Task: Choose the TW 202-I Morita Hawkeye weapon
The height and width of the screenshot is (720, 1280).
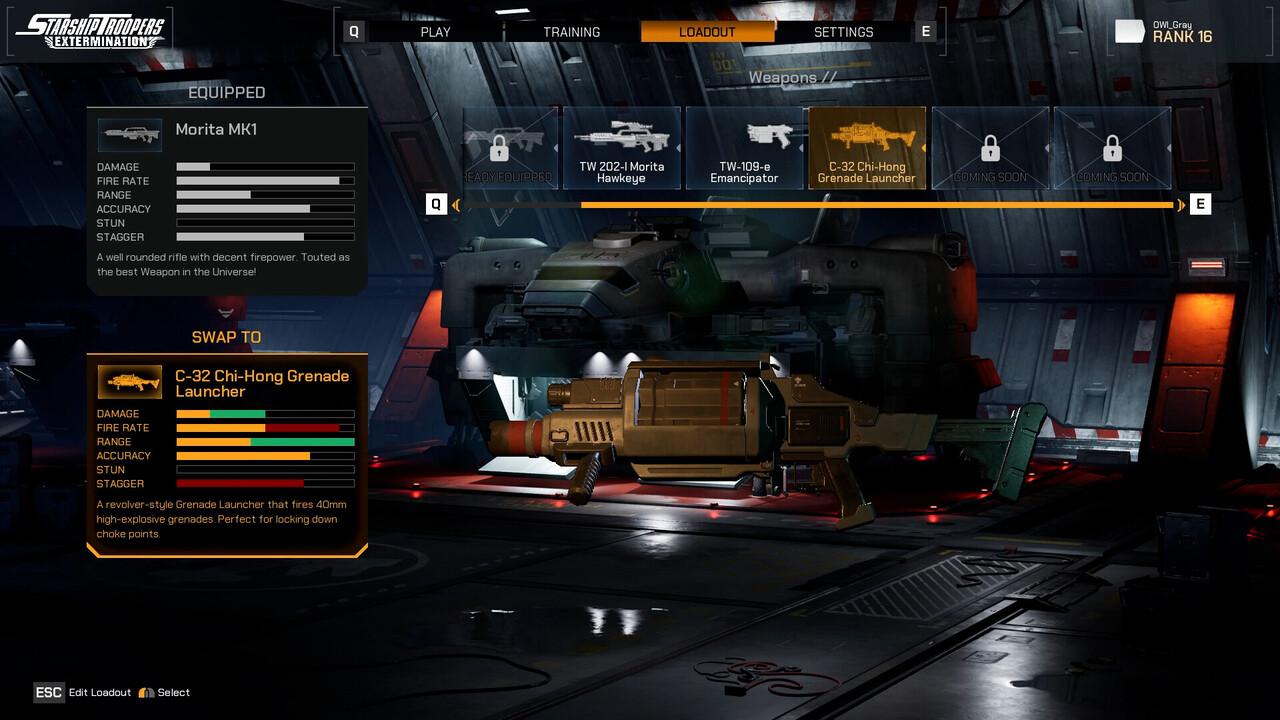Action: (x=622, y=148)
